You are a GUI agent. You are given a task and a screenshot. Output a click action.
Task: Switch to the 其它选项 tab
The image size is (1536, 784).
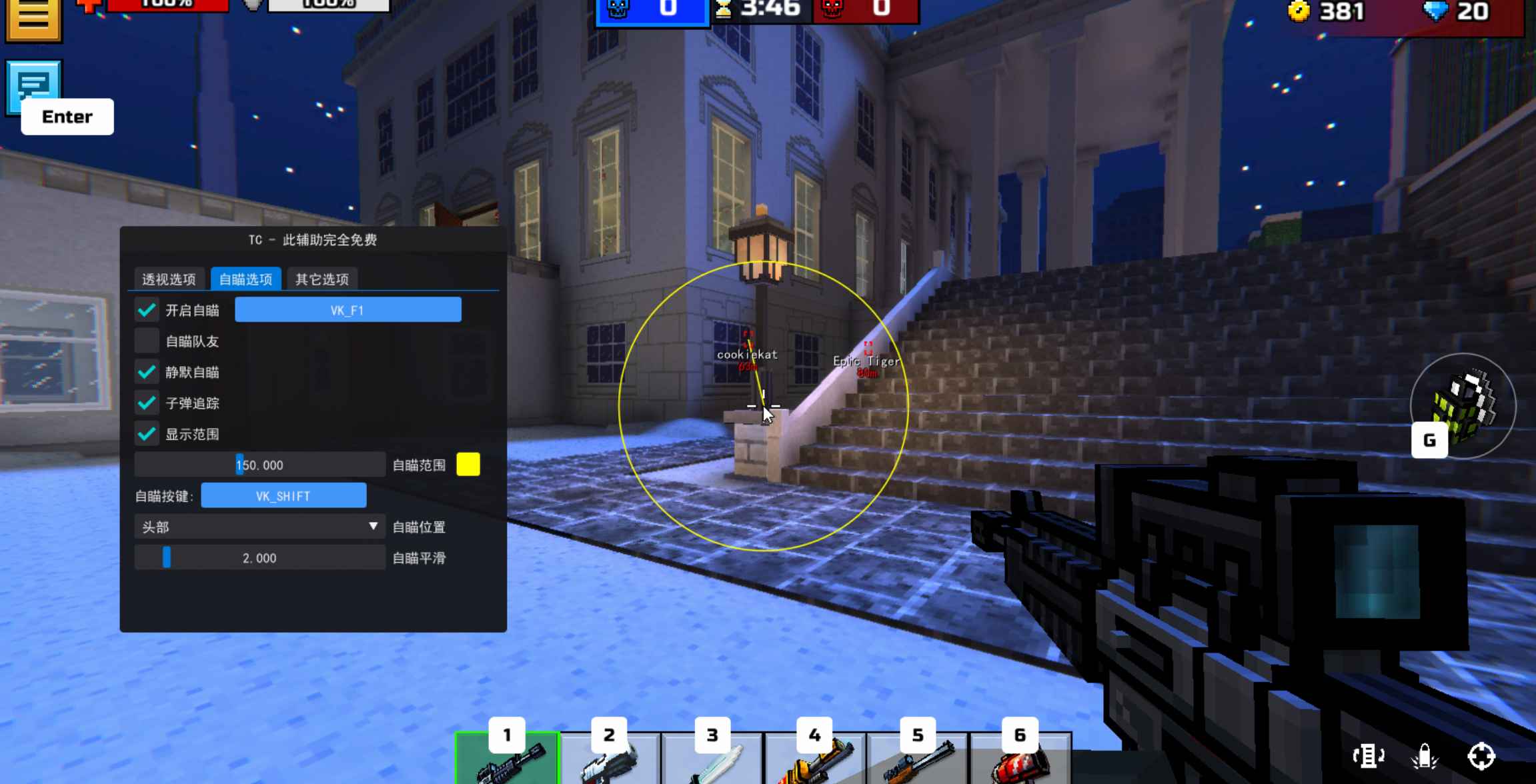click(321, 279)
